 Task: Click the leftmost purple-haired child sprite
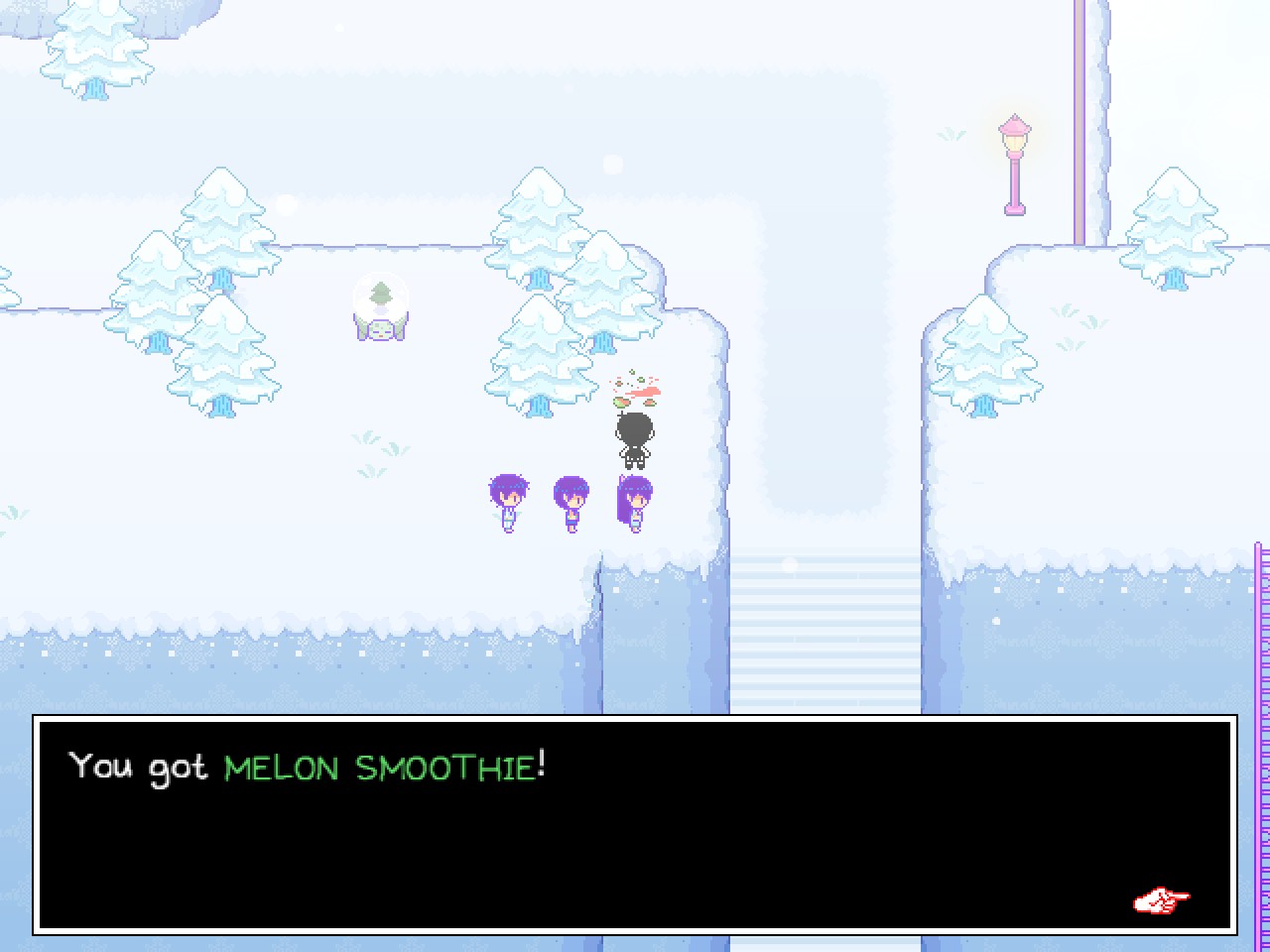click(x=507, y=501)
